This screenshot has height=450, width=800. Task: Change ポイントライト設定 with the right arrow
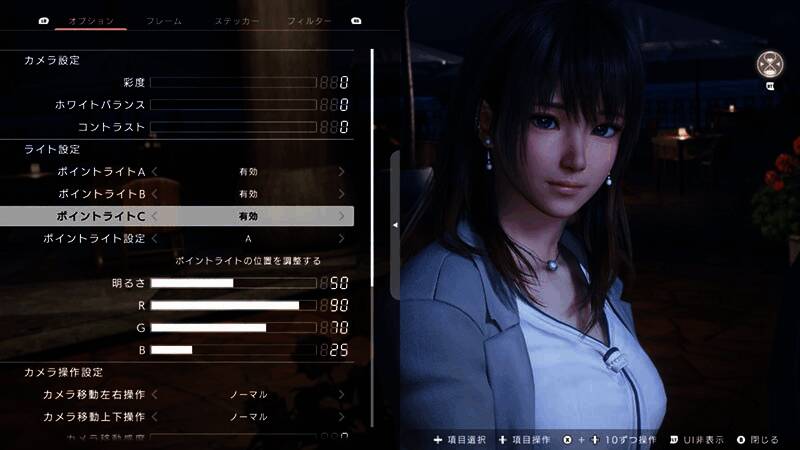tap(342, 239)
